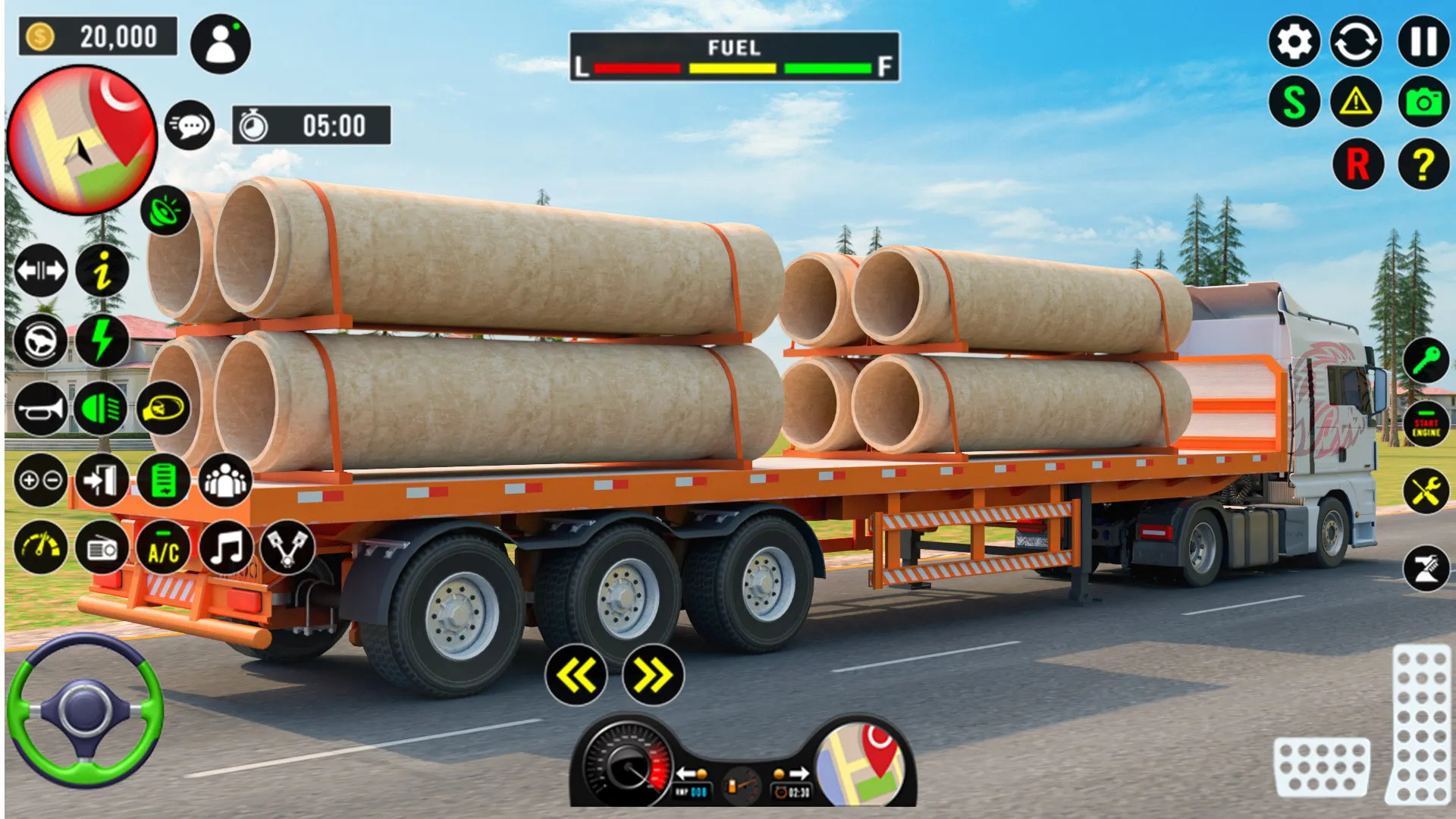Screen dimensions: 1456x819
Task: Toggle steering wheel control mode
Action: point(42,341)
